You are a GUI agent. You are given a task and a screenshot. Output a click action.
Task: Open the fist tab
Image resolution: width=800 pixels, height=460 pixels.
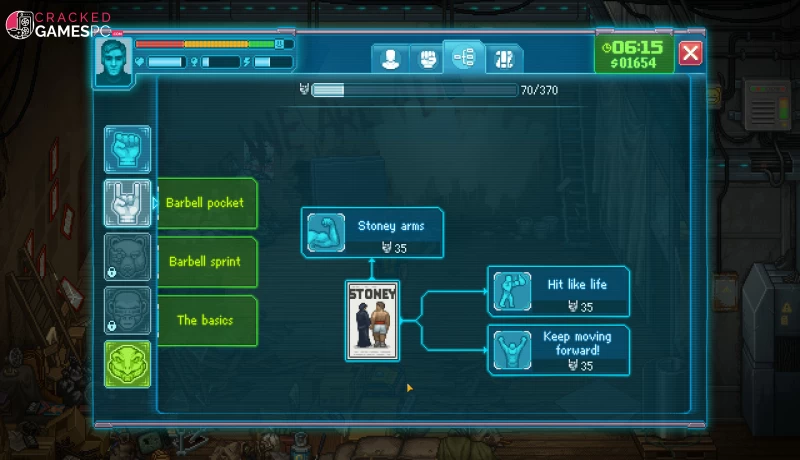pos(427,58)
